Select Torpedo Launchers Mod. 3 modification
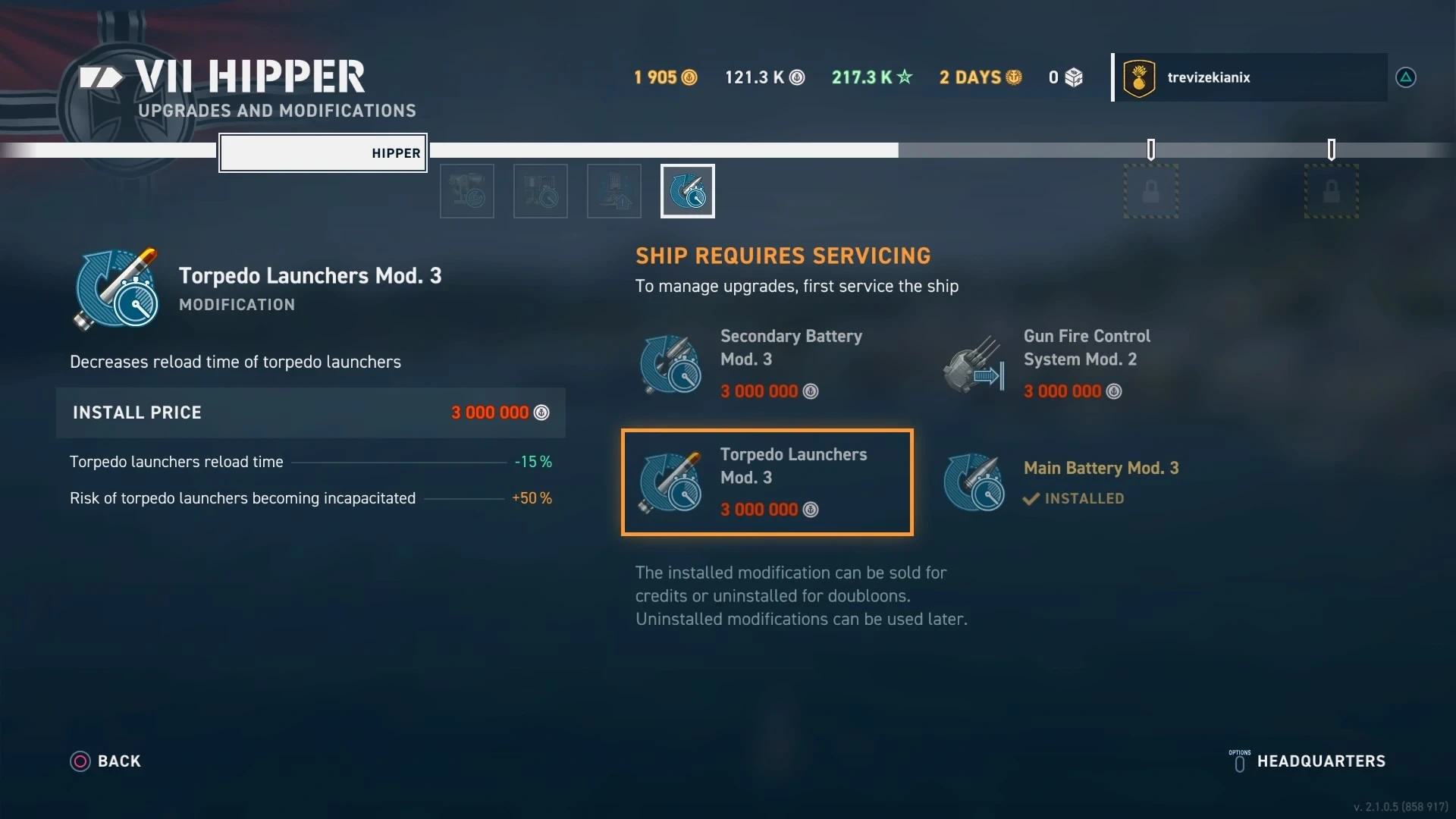The image size is (1456, 819). point(767,482)
